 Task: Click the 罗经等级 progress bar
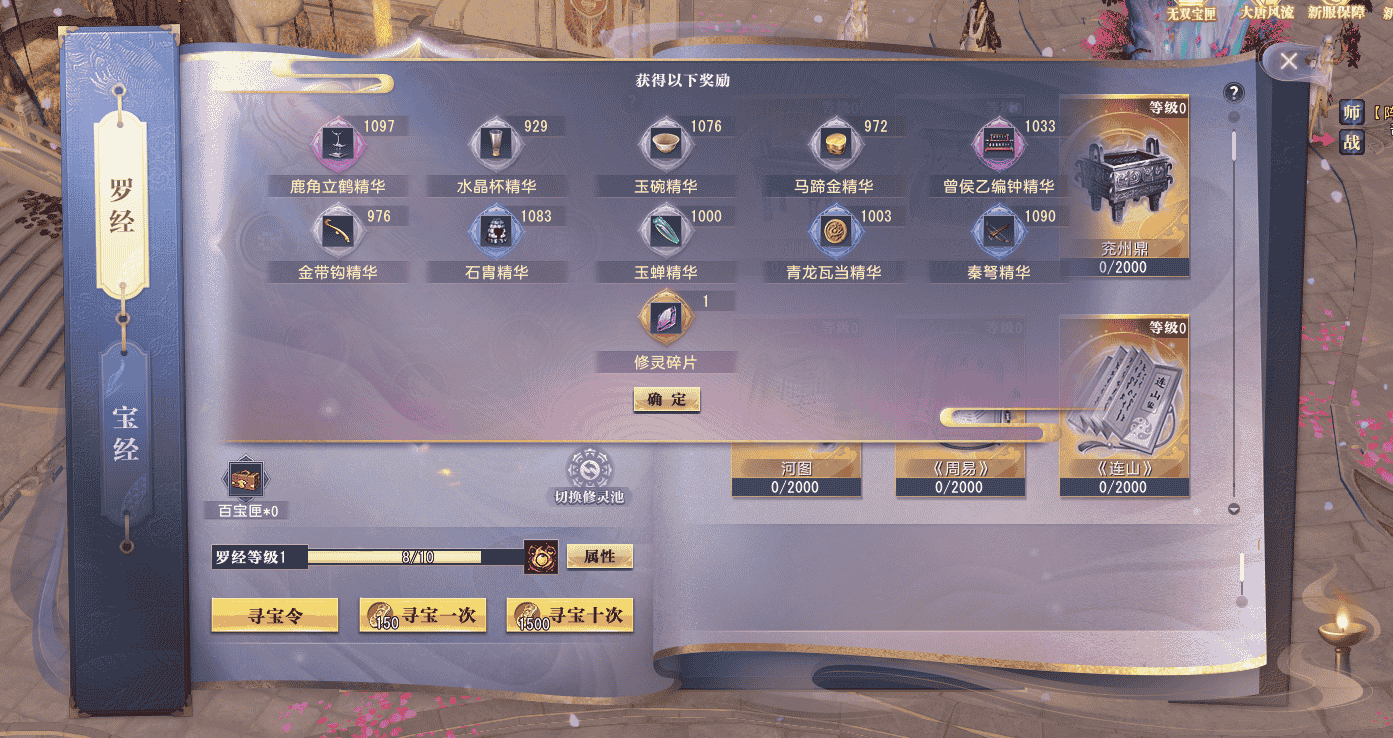(400, 556)
